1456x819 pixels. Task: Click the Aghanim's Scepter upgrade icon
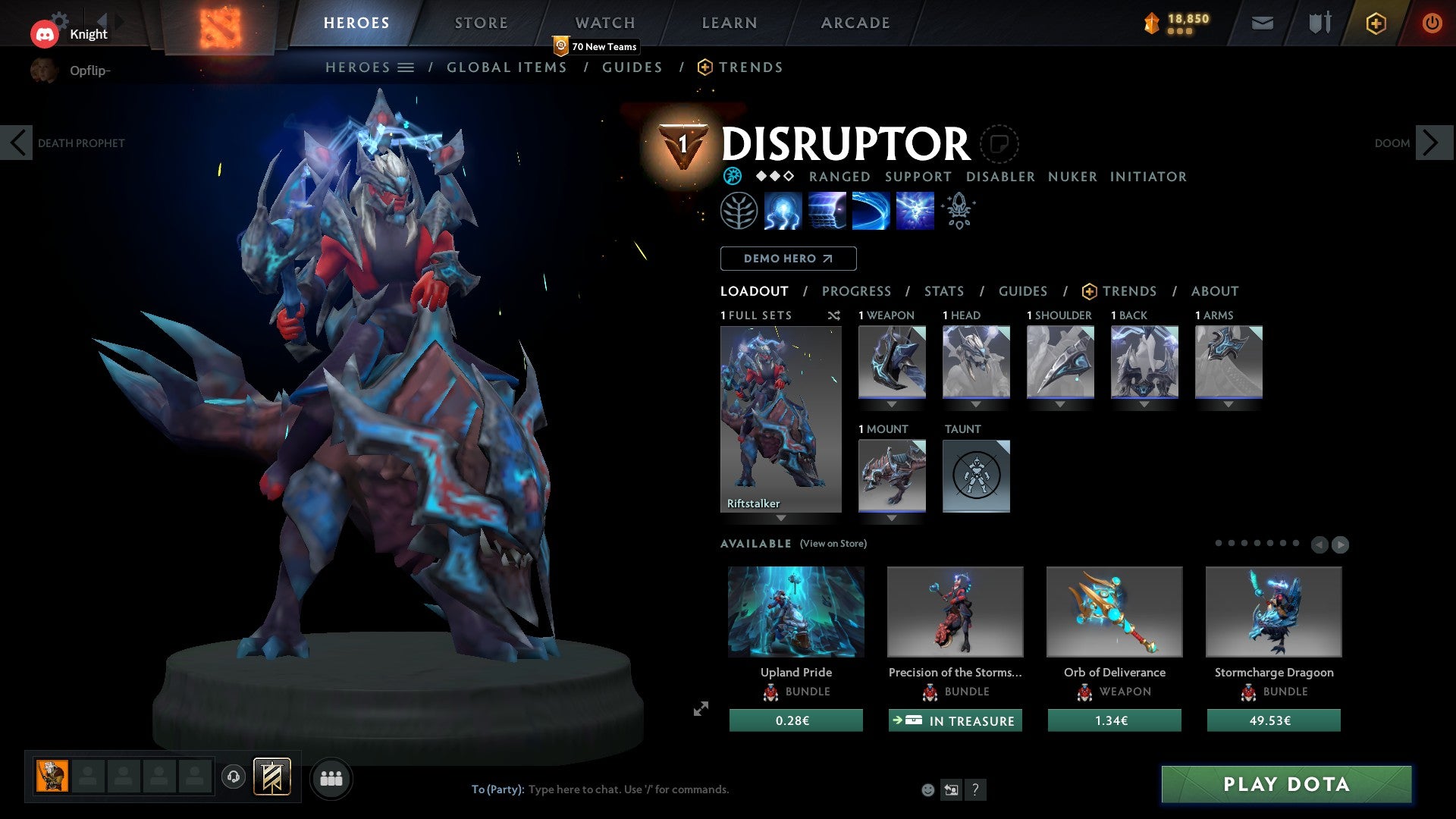click(959, 210)
